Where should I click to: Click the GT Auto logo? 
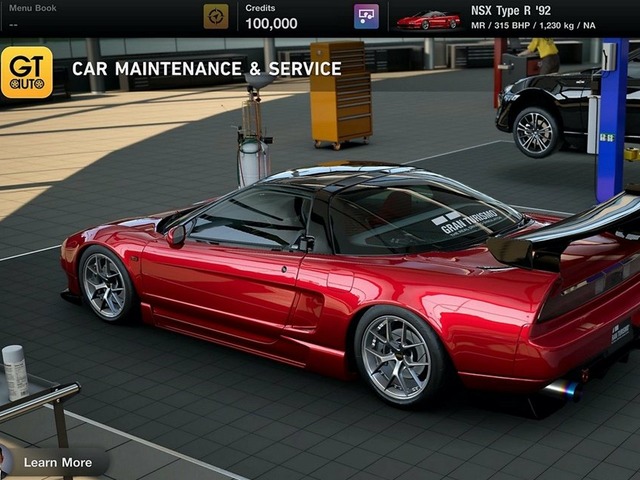(x=27, y=72)
